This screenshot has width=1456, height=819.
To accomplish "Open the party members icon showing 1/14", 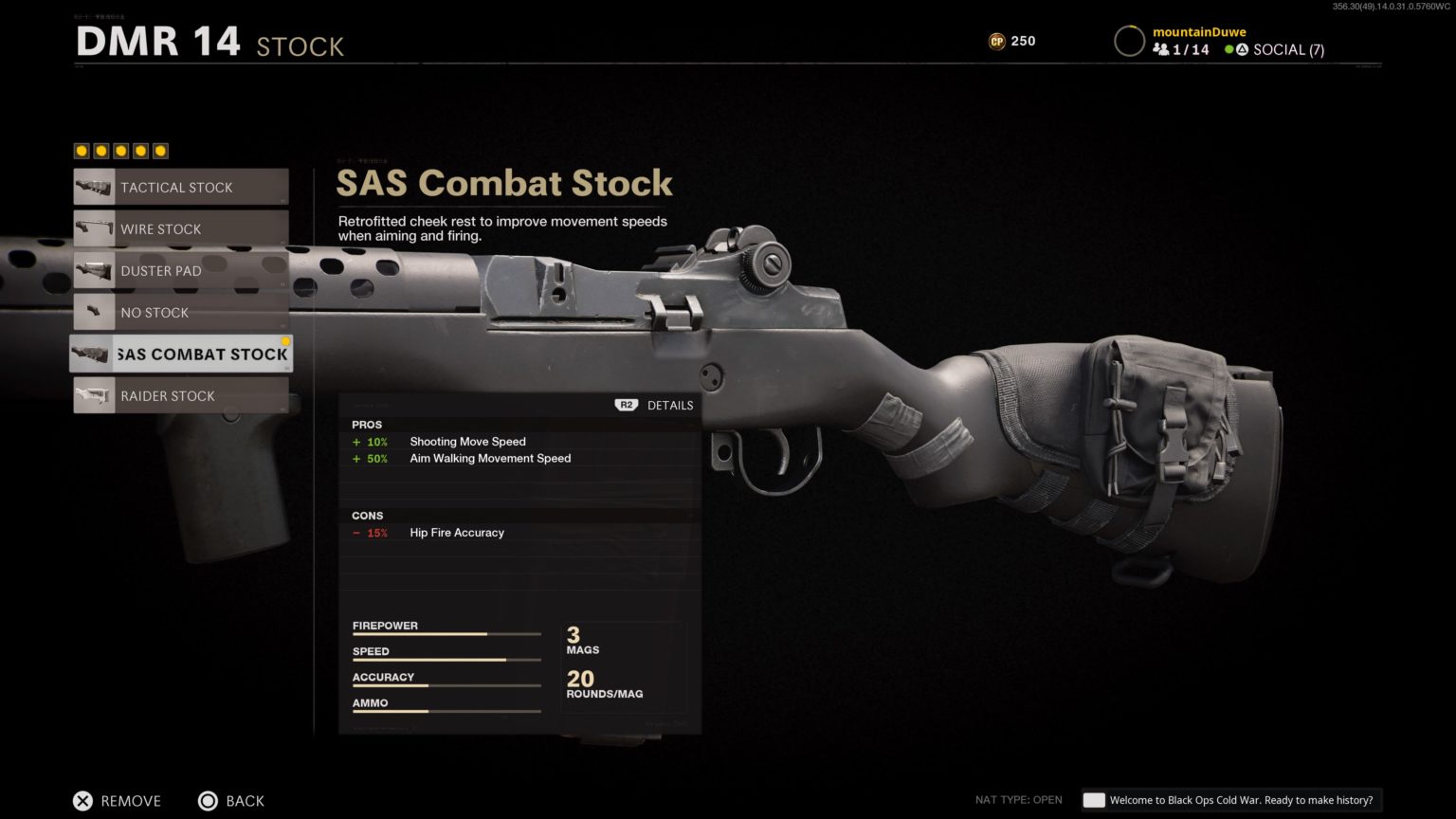I will (x=1161, y=49).
